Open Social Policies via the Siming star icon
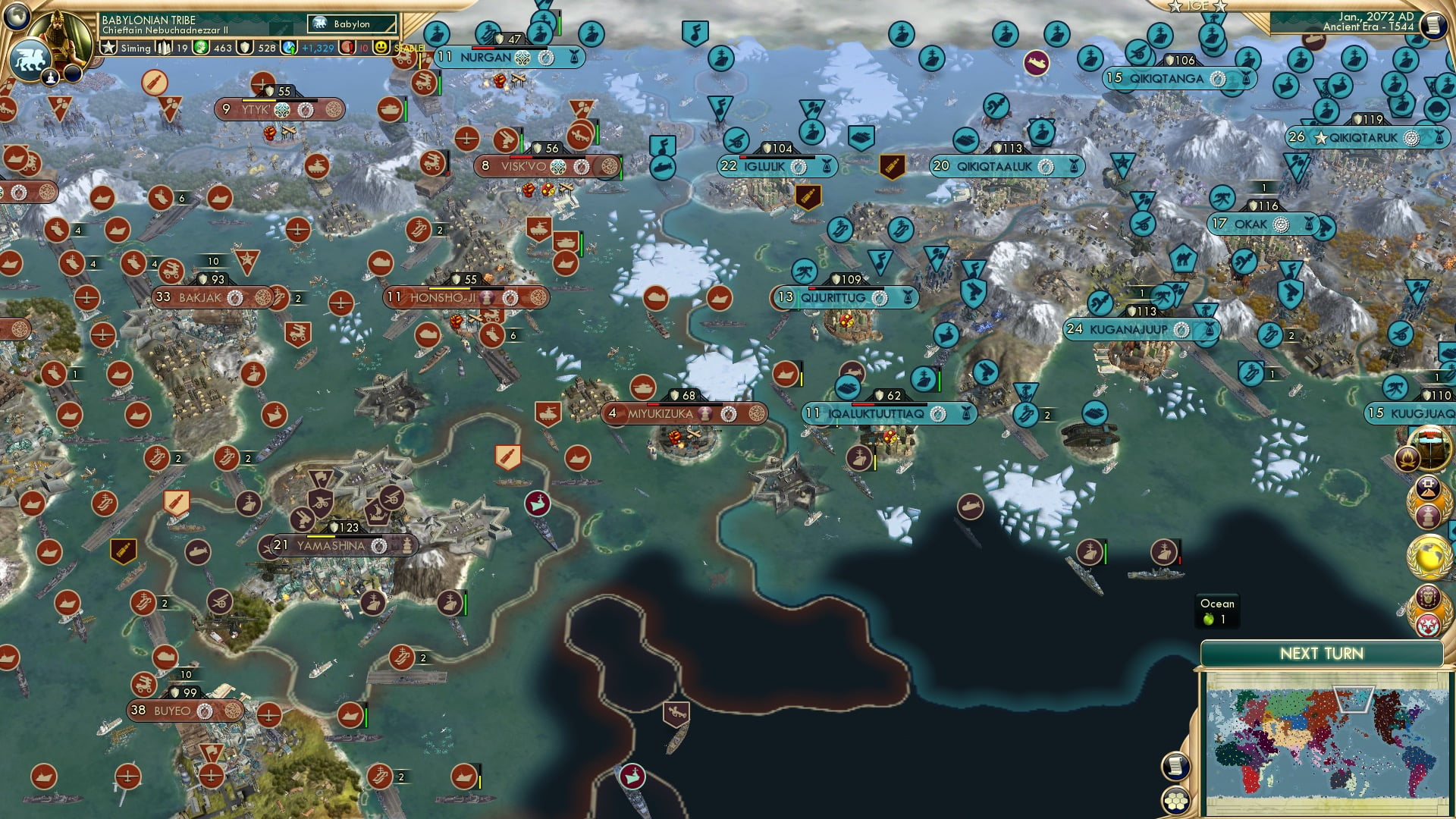This screenshot has width=1456, height=819. pyautogui.click(x=111, y=47)
